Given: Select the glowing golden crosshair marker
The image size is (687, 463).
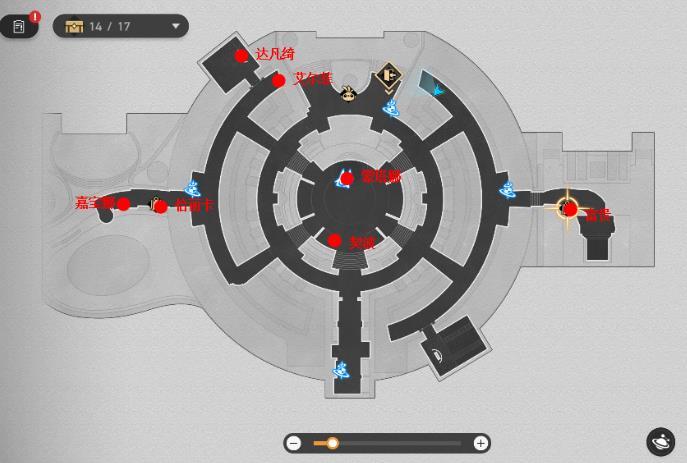Looking at the screenshot, I should pyautogui.click(x=568, y=208).
